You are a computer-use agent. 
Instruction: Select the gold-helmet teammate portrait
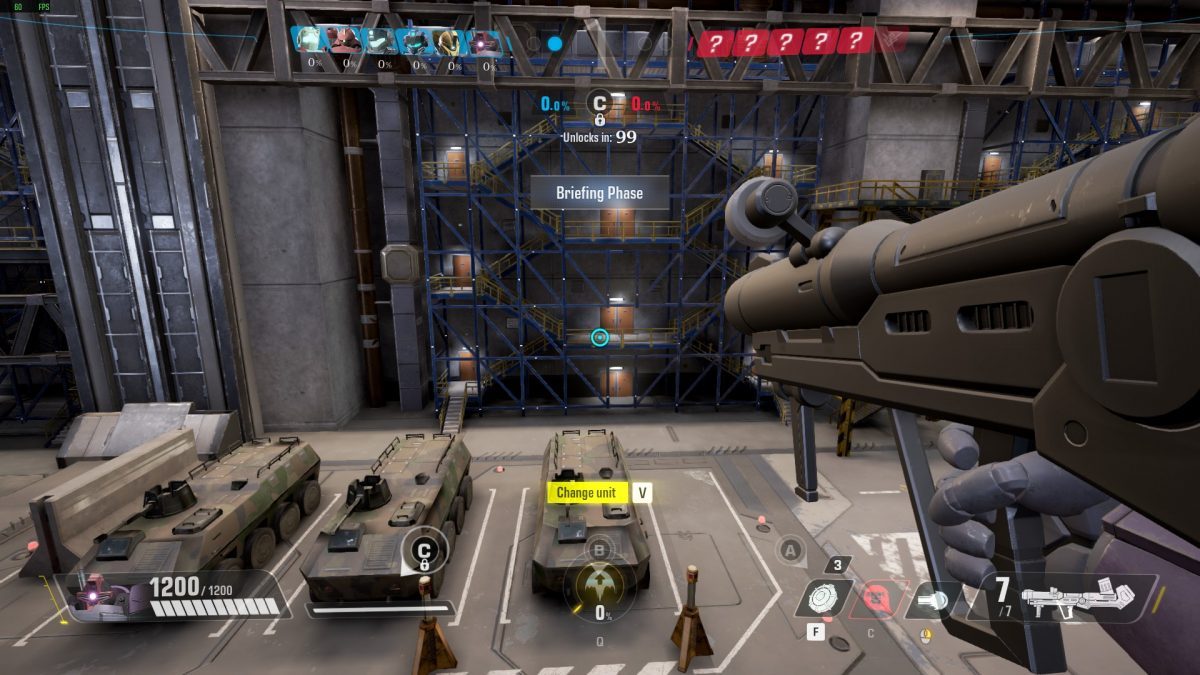click(449, 42)
